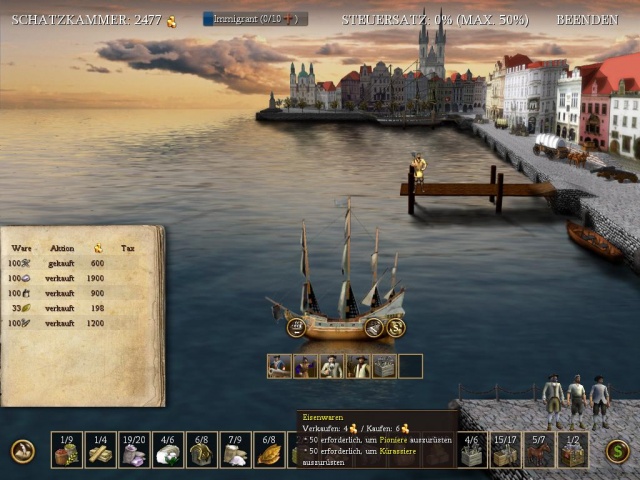Viewport: 640px width, 480px height.
Task: Click the Beenden button
Action: click(x=587, y=19)
